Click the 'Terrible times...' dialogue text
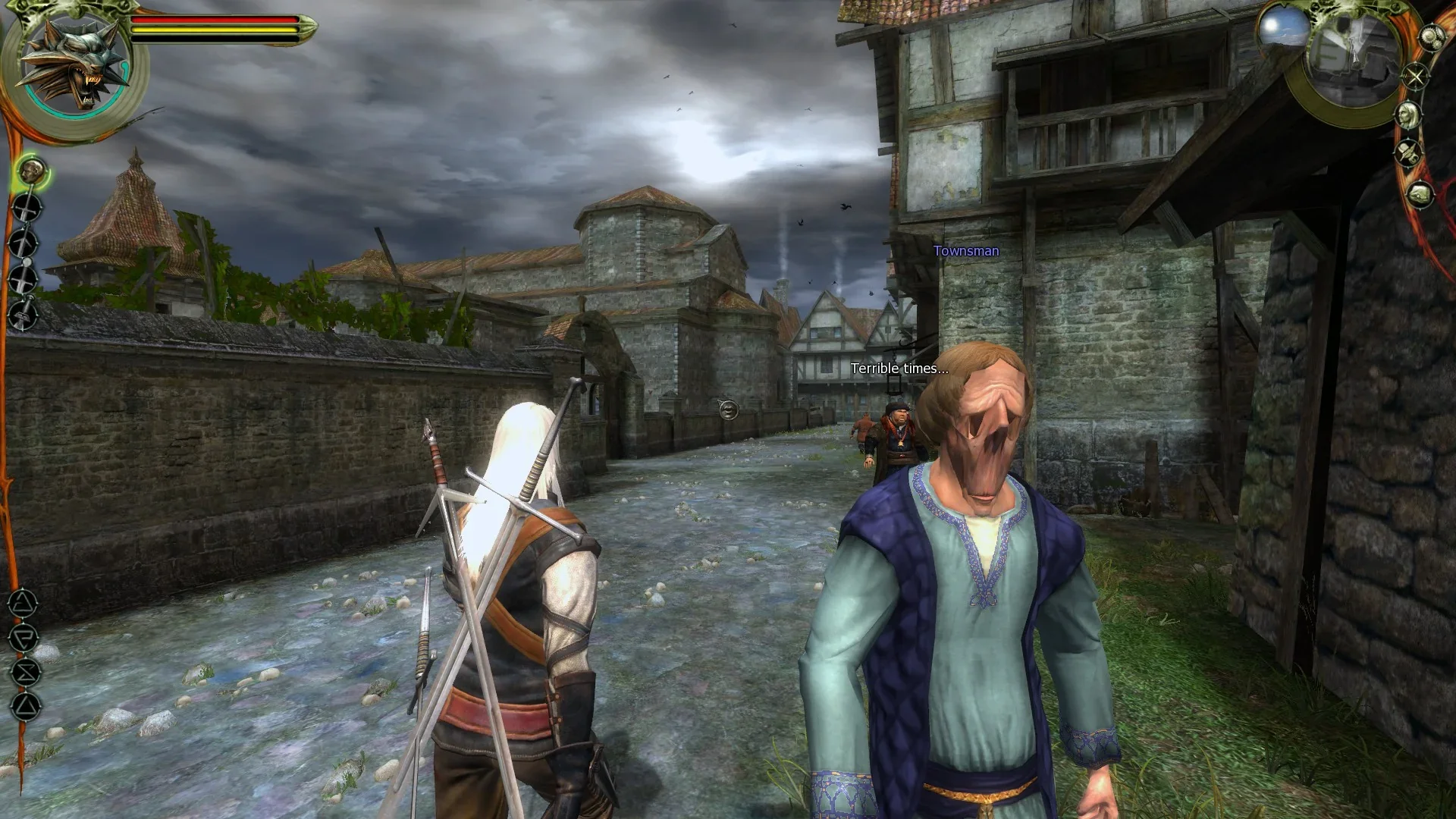This screenshot has width=1456, height=819. [898, 371]
